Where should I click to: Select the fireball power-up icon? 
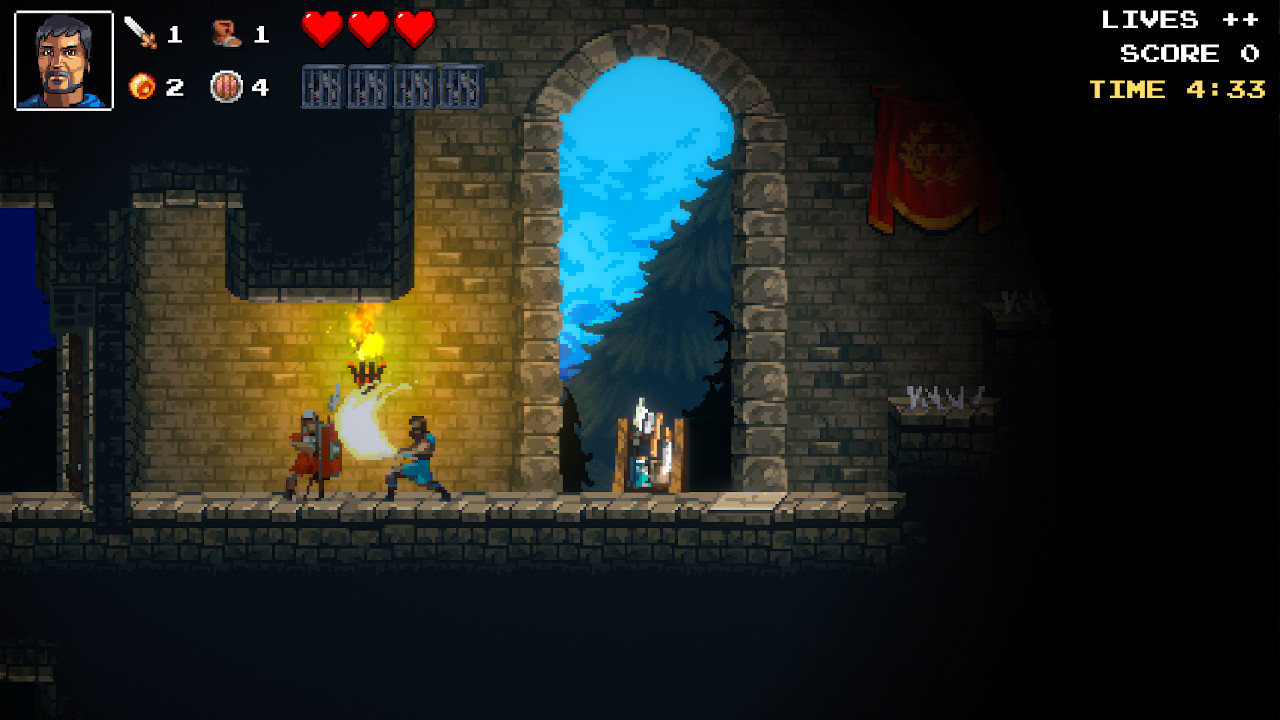point(140,87)
